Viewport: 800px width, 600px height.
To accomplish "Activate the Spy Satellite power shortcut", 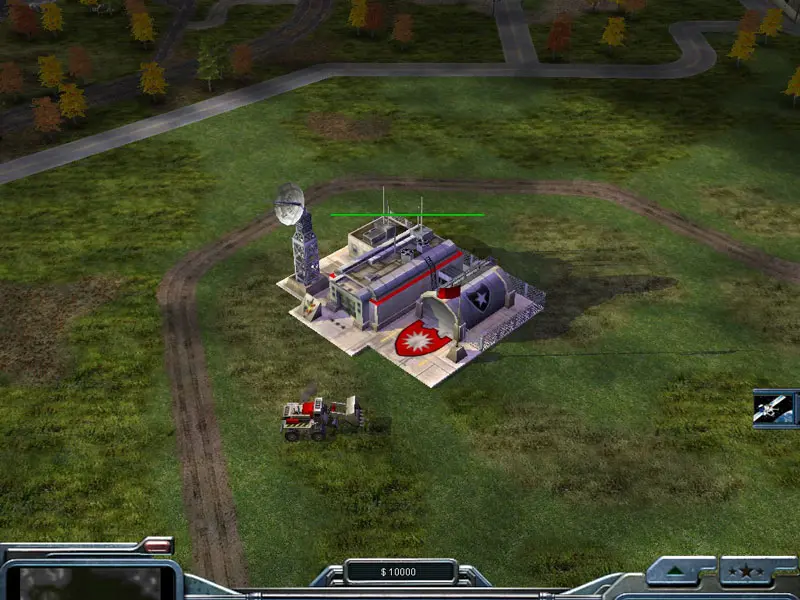I will click(775, 408).
